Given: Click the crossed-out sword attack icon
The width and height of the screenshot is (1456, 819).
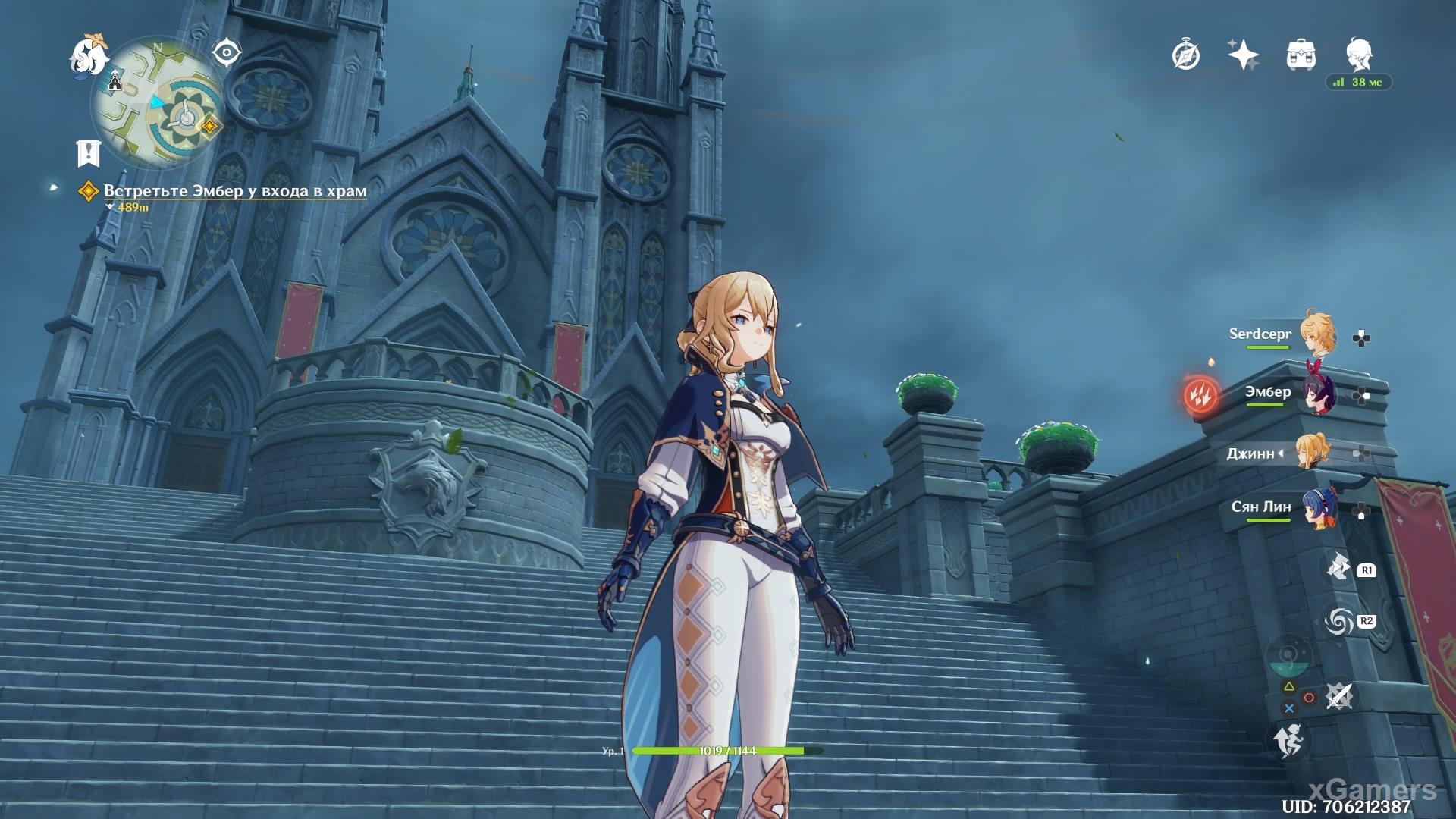Looking at the screenshot, I should pos(1338,696).
